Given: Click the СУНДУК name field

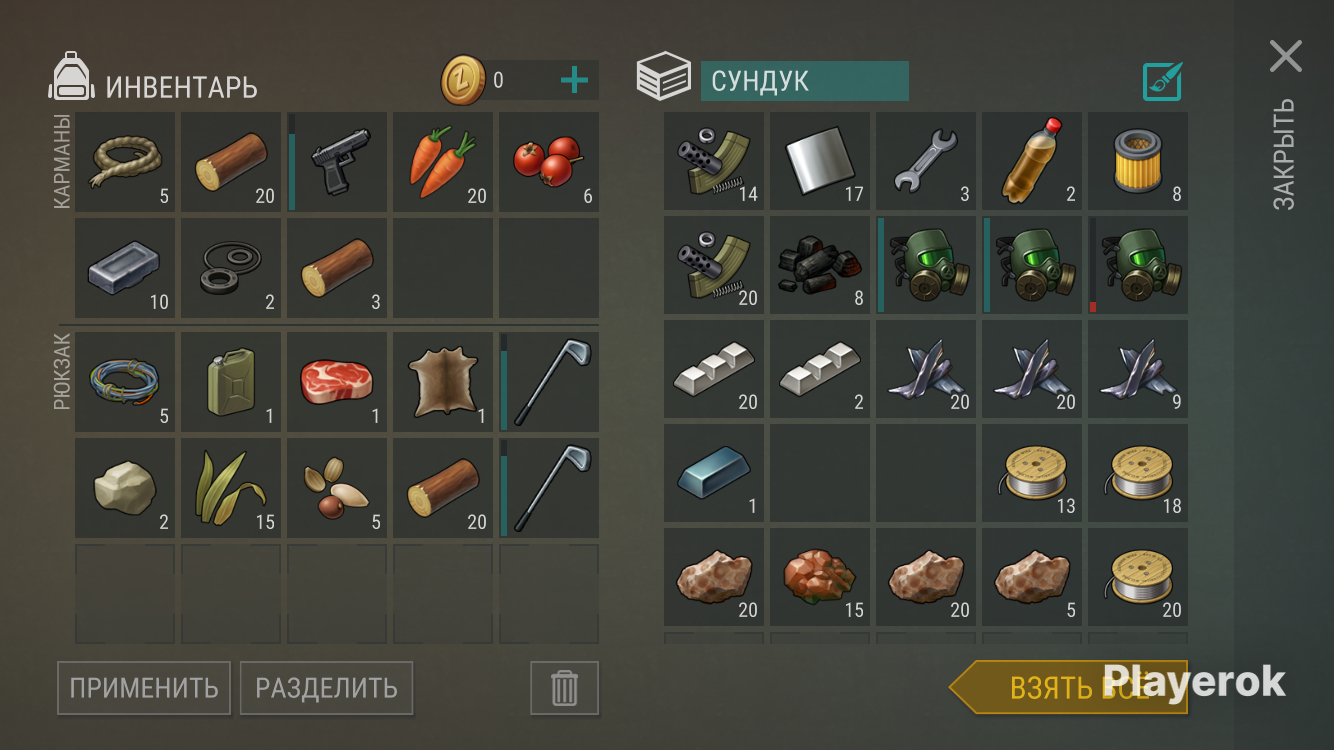Looking at the screenshot, I should coord(806,81).
